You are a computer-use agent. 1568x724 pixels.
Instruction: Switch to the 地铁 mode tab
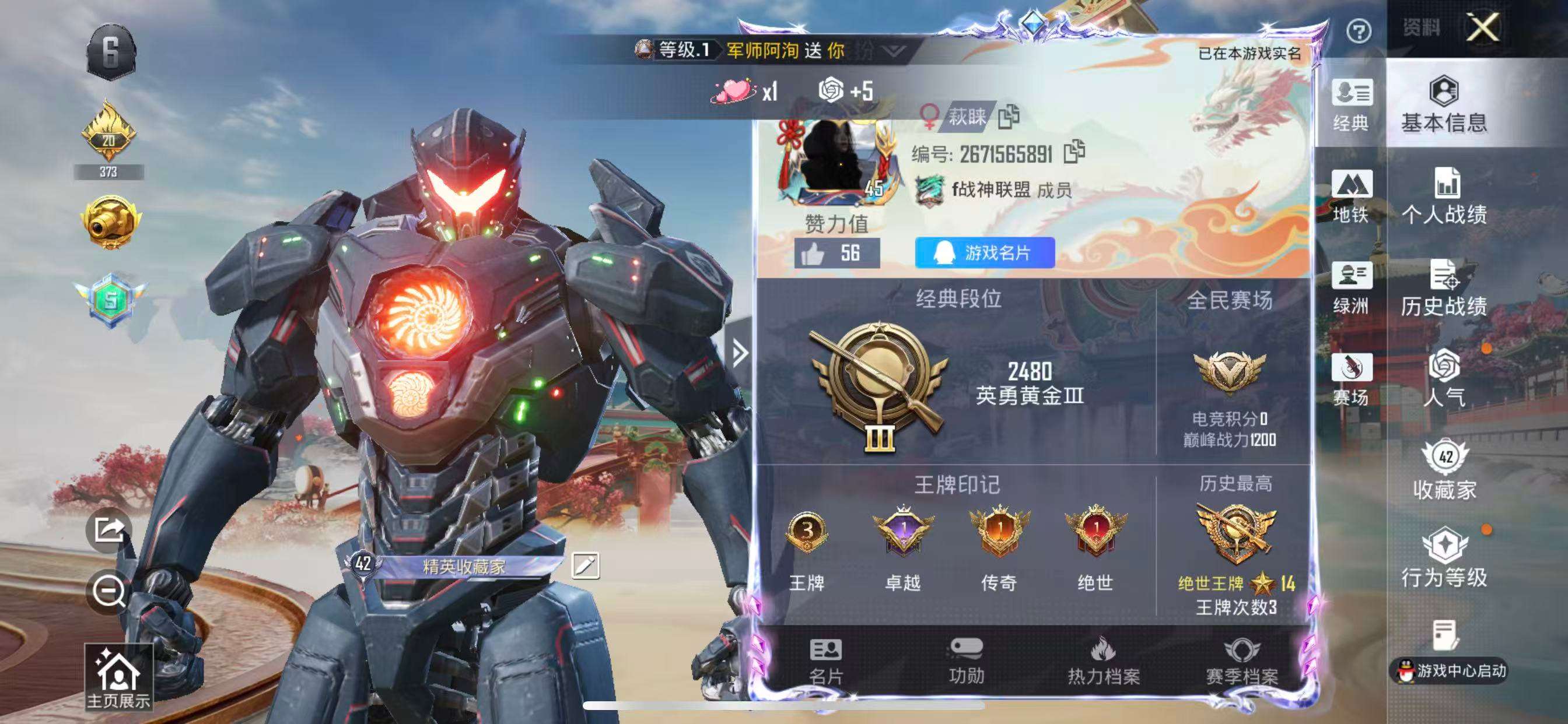pos(1350,196)
